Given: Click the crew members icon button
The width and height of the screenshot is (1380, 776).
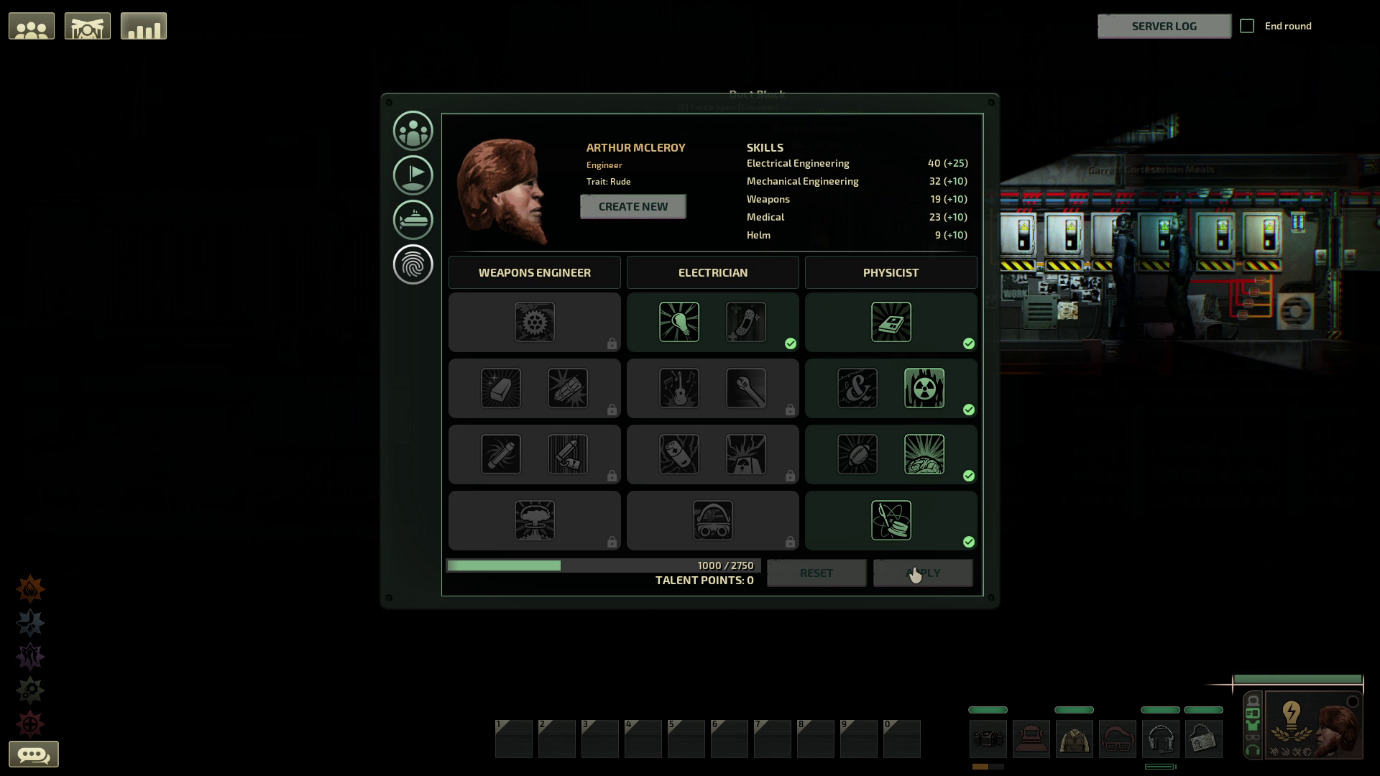Looking at the screenshot, I should tap(31, 26).
